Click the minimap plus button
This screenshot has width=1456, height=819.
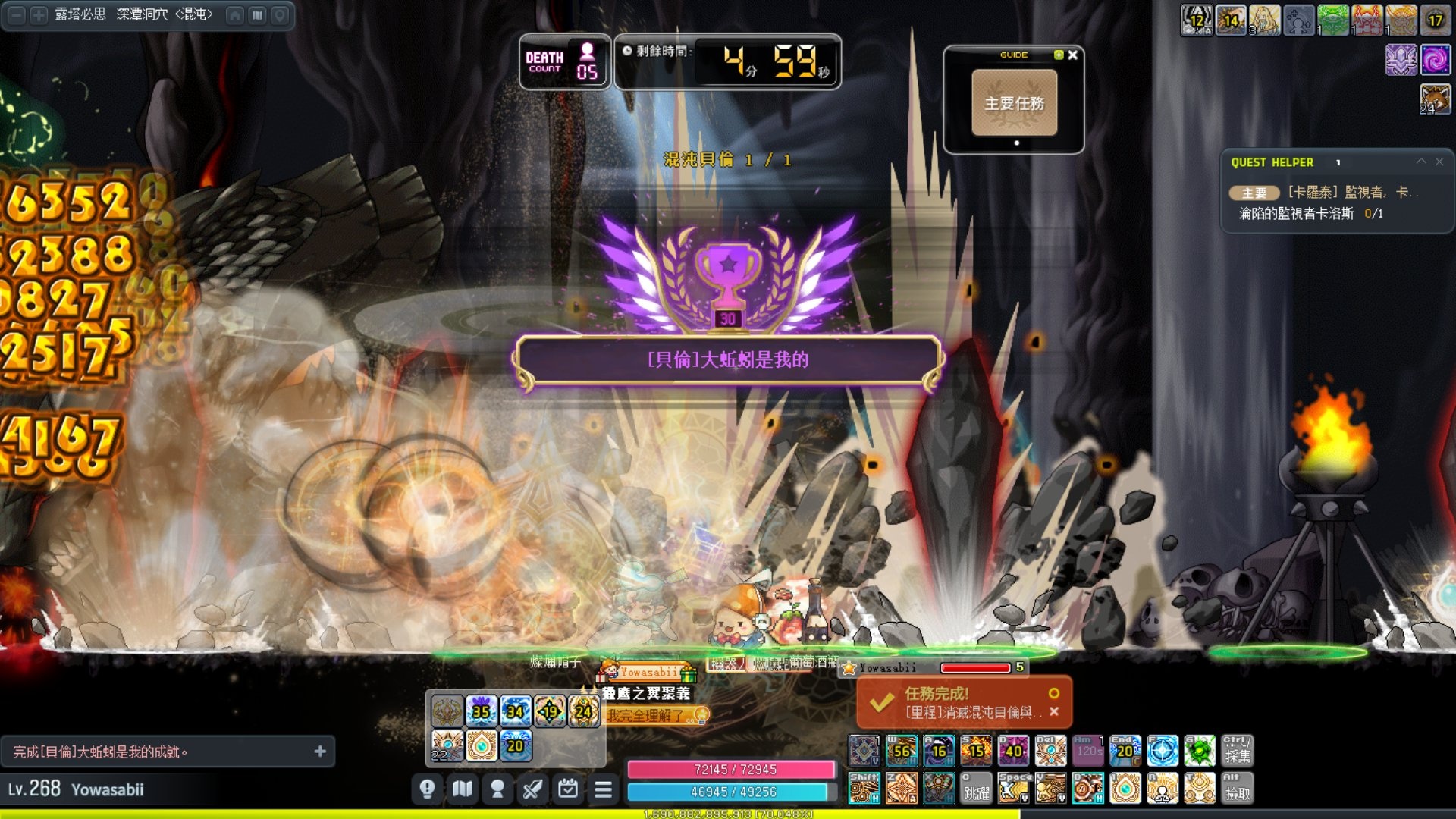tap(38, 15)
